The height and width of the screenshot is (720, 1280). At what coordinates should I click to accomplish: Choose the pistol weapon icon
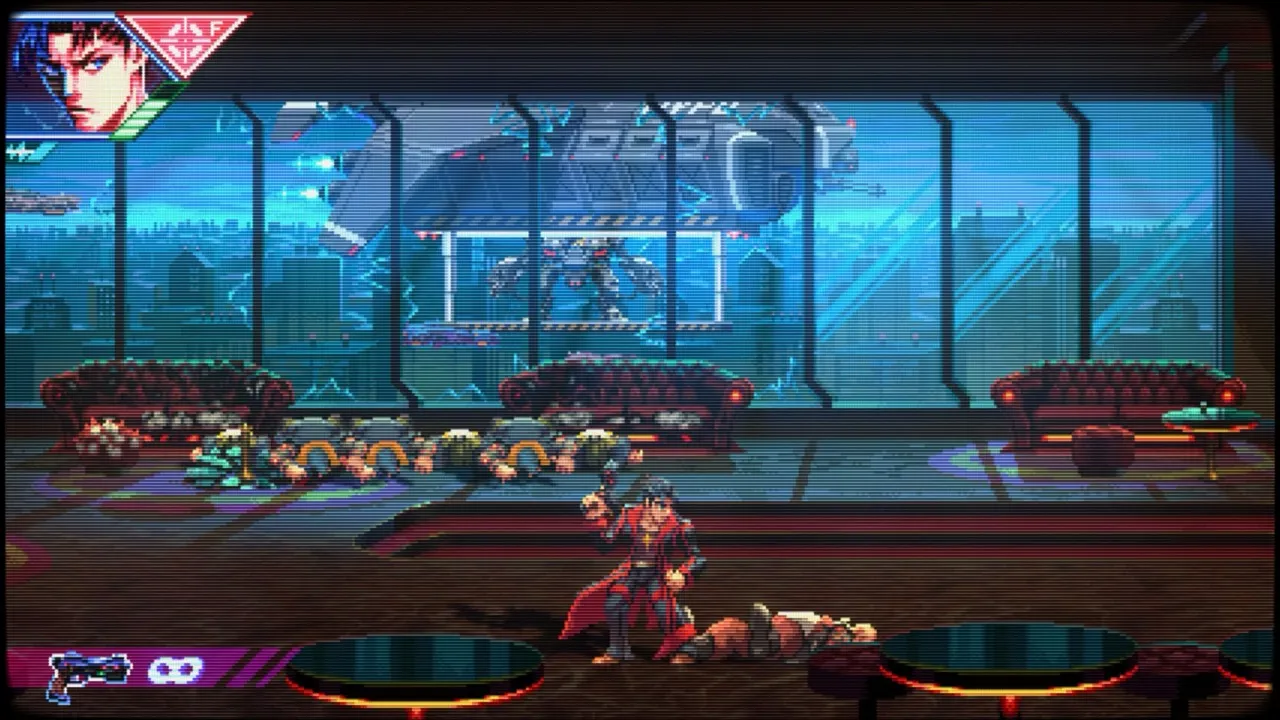(x=88, y=673)
